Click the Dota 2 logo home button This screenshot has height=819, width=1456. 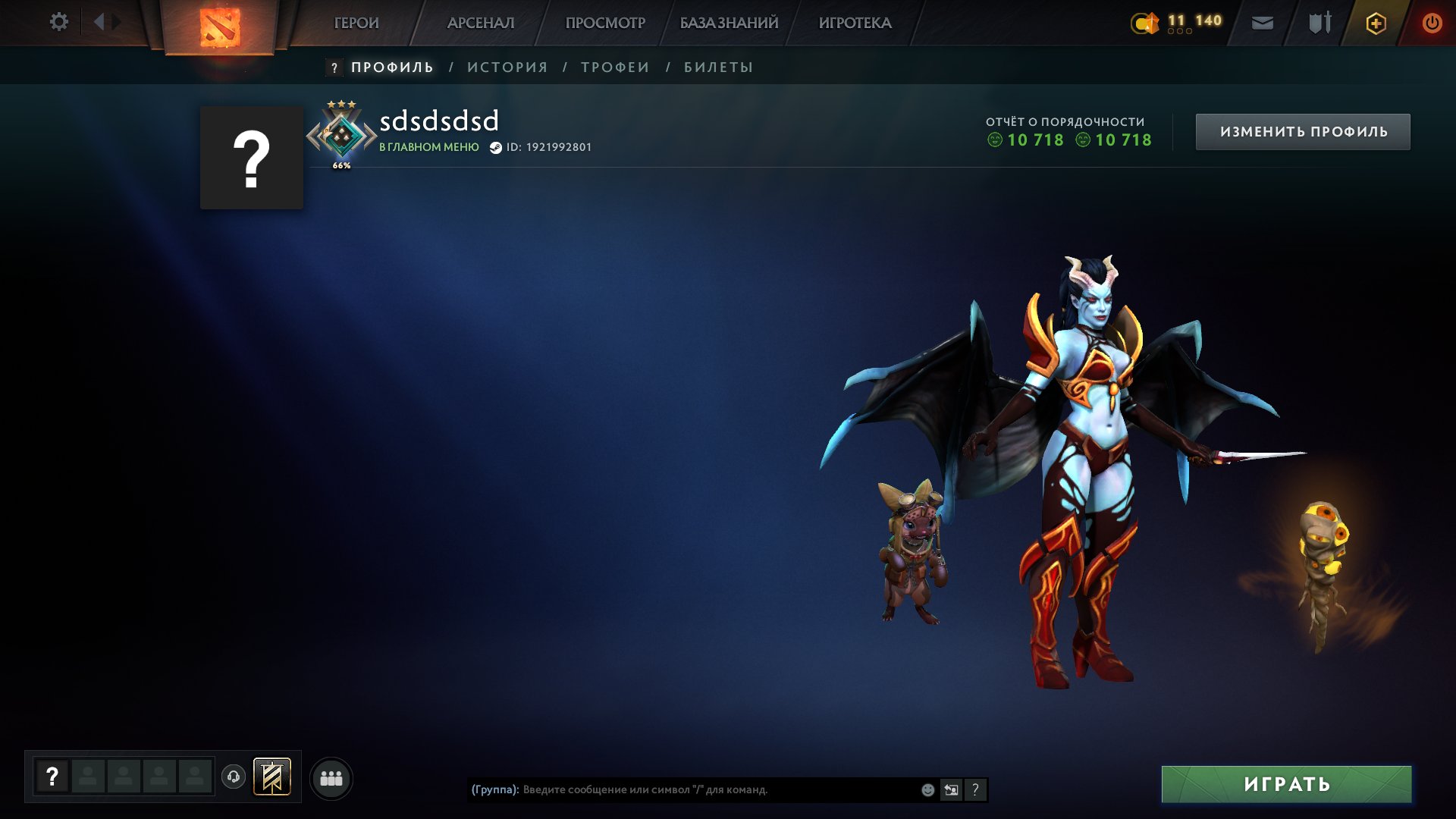click(x=220, y=27)
